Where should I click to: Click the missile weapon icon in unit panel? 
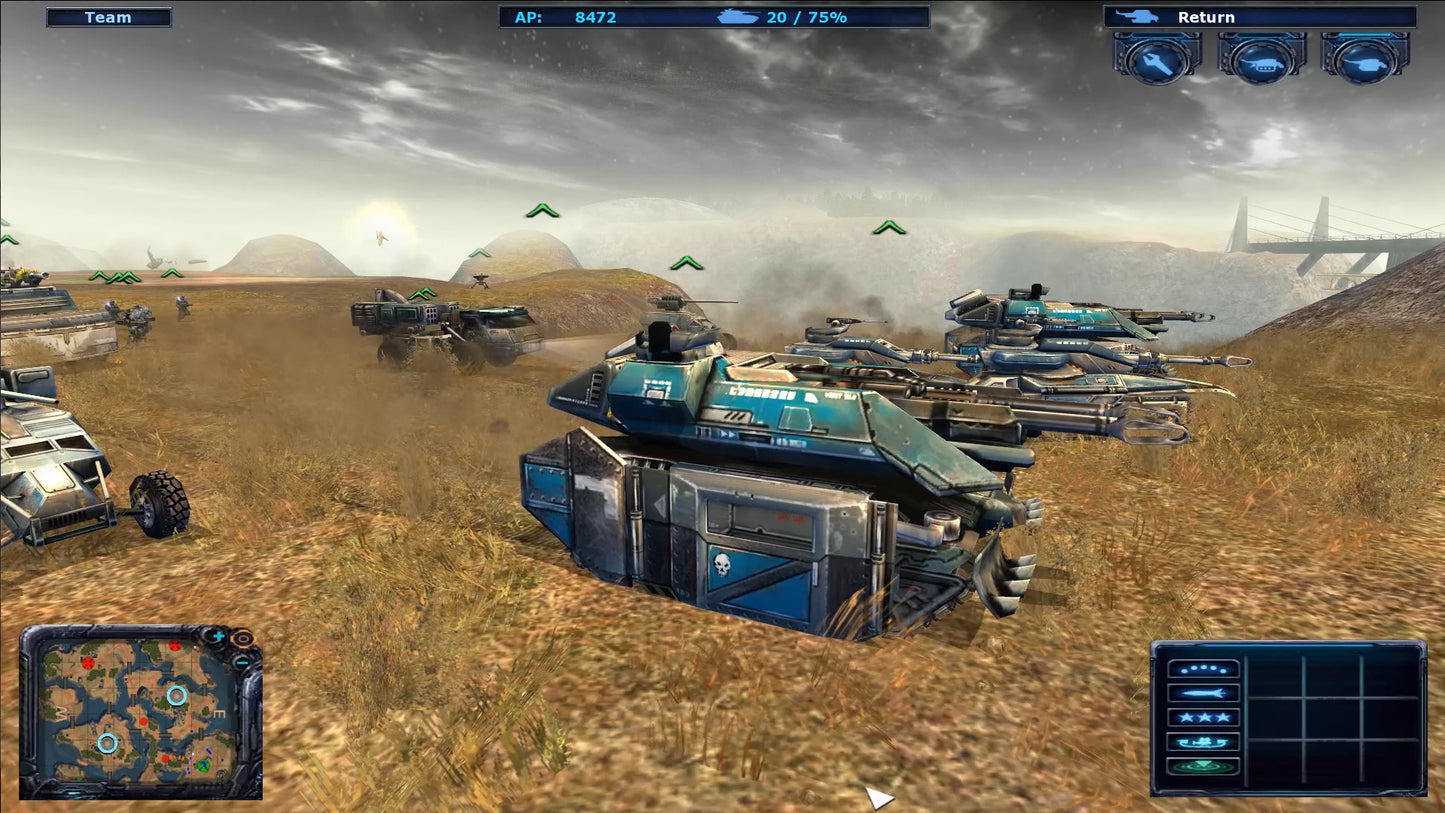1202,693
